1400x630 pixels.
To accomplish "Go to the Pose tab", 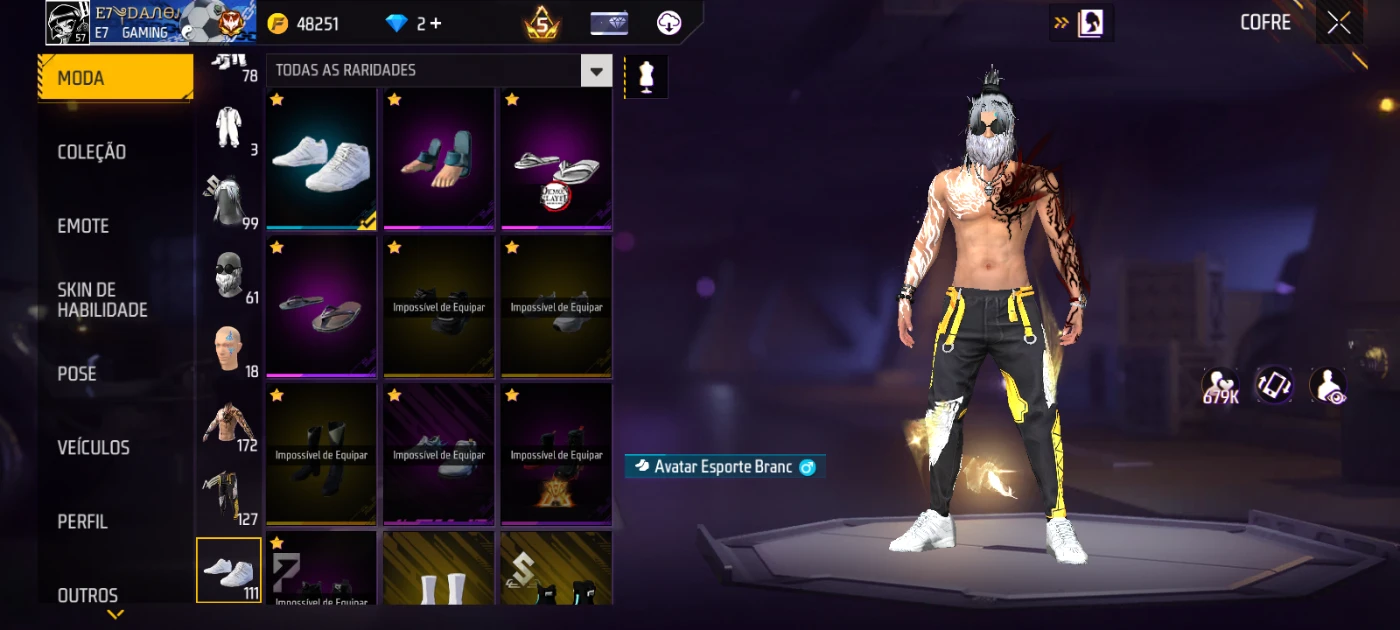I will coord(77,374).
